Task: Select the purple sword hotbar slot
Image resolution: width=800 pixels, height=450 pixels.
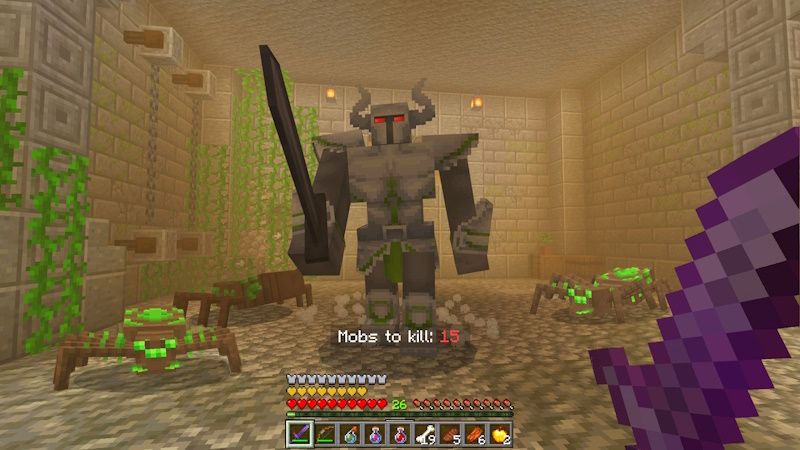Action: (299, 434)
